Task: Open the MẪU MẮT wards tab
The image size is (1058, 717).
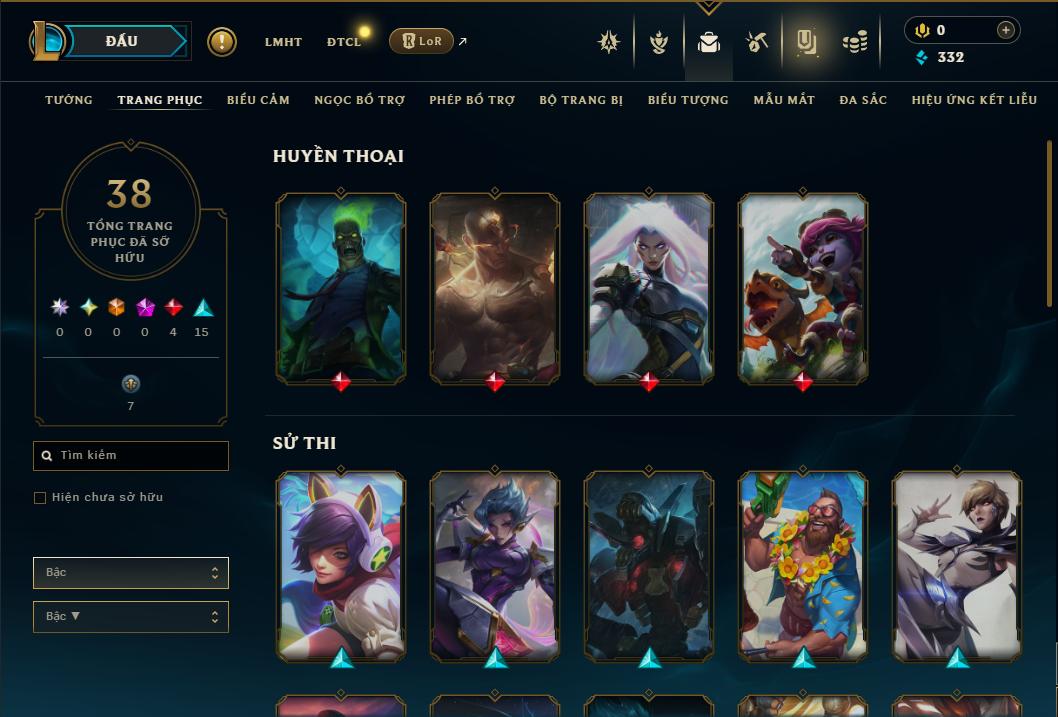Action: [784, 100]
